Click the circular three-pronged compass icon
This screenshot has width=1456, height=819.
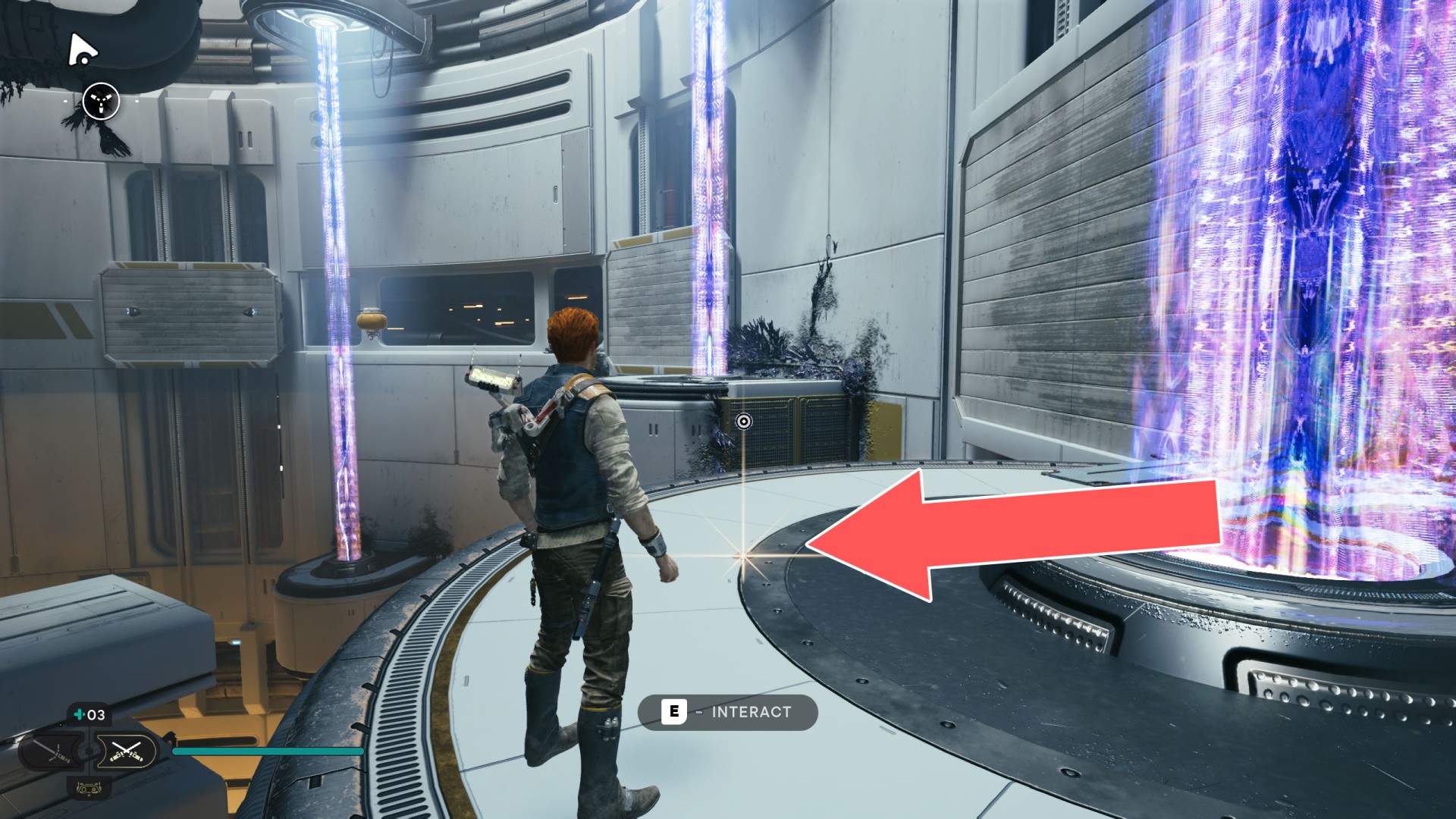click(101, 101)
